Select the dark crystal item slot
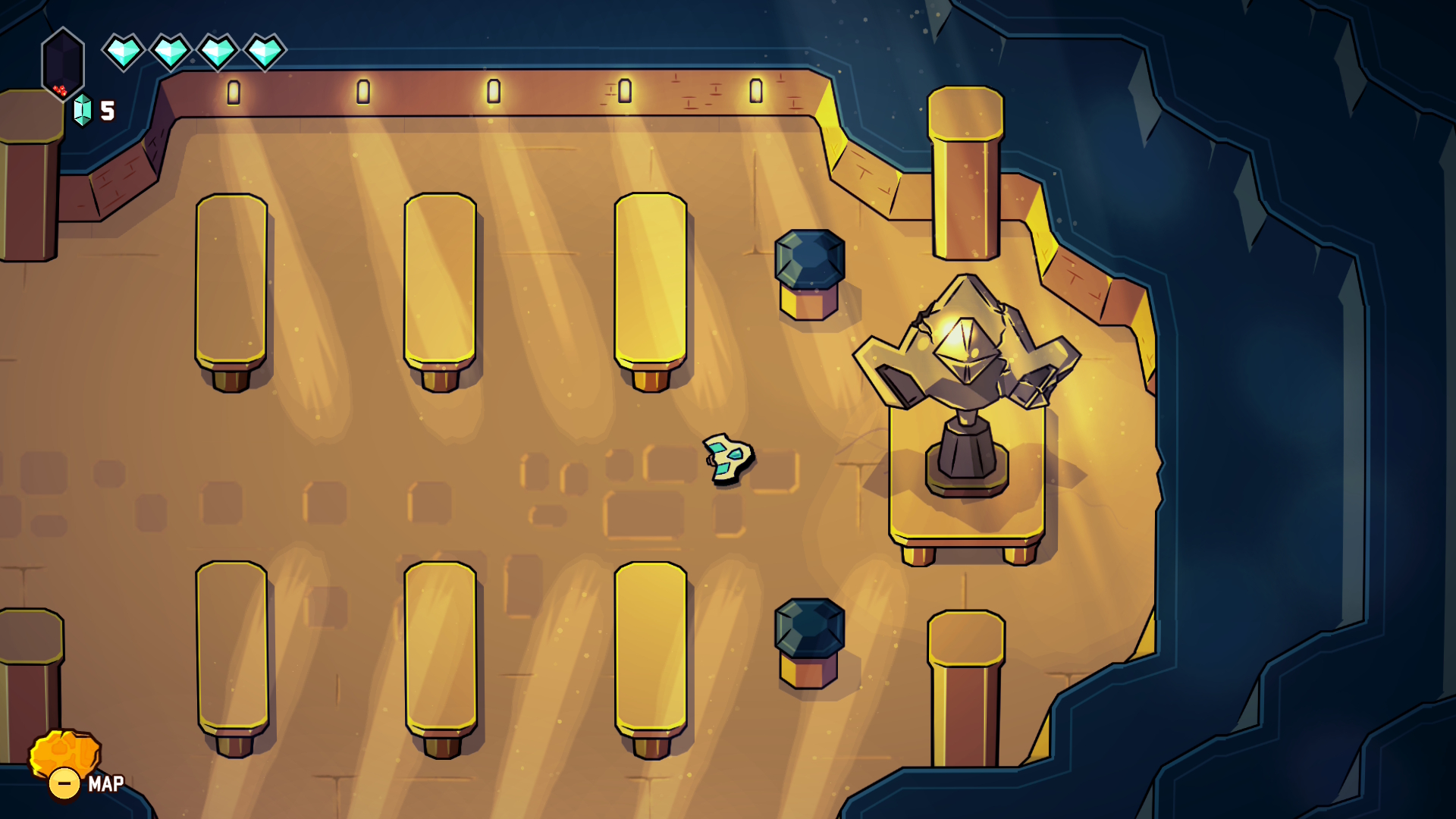 tap(63, 63)
